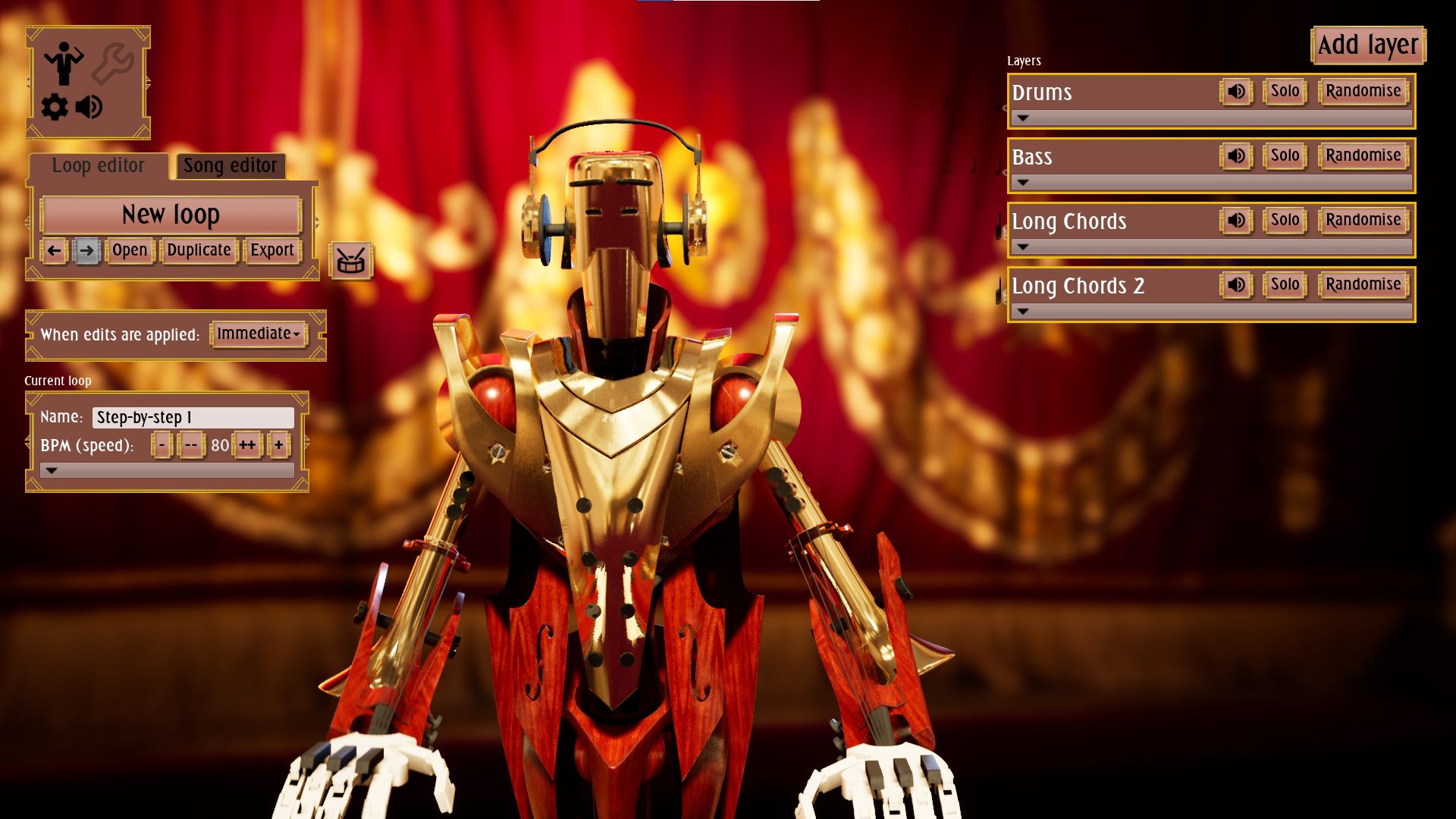1456x819 pixels.
Task: Open a saved loop
Action: (130, 250)
